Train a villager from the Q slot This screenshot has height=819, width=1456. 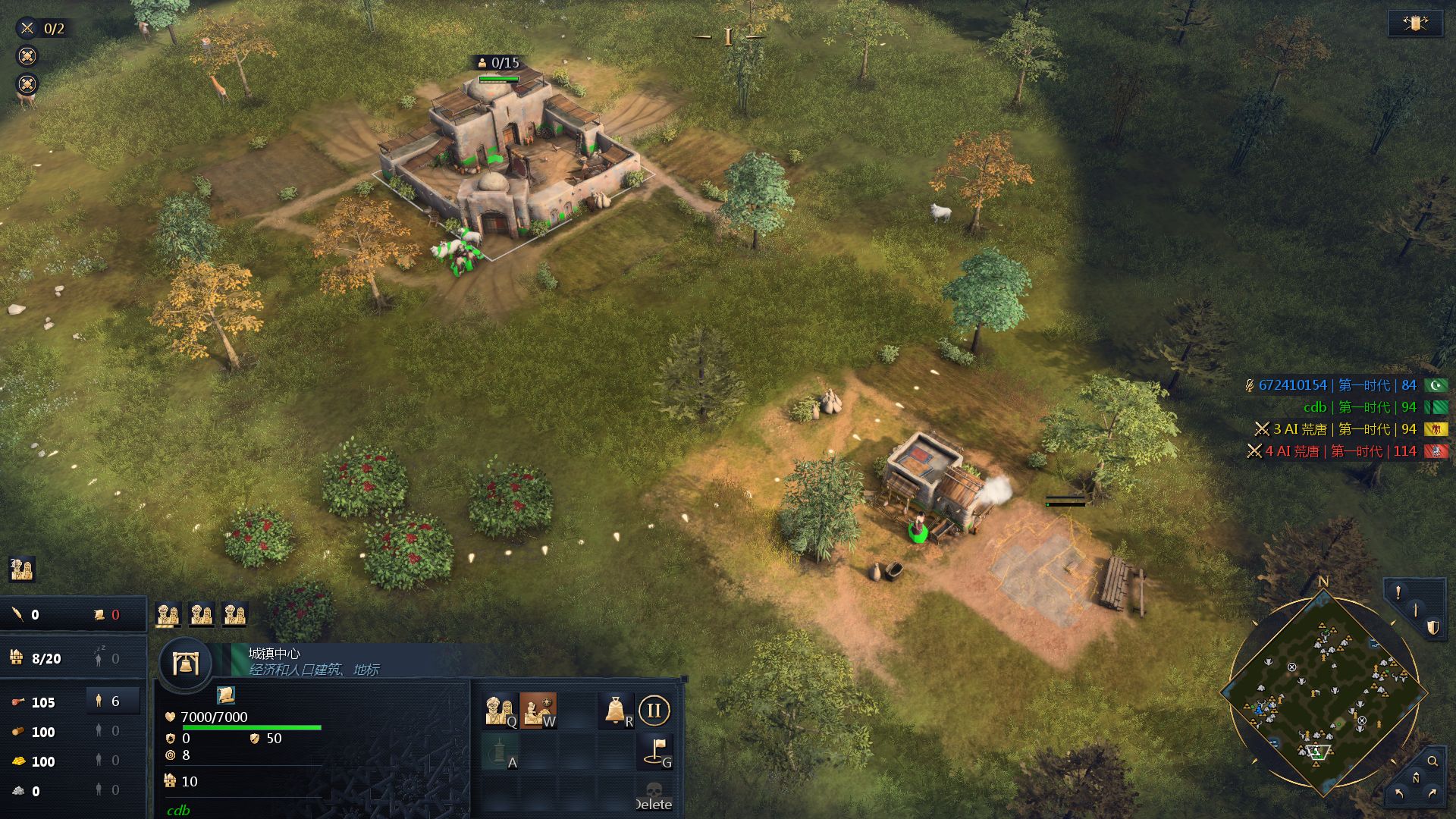pos(500,711)
